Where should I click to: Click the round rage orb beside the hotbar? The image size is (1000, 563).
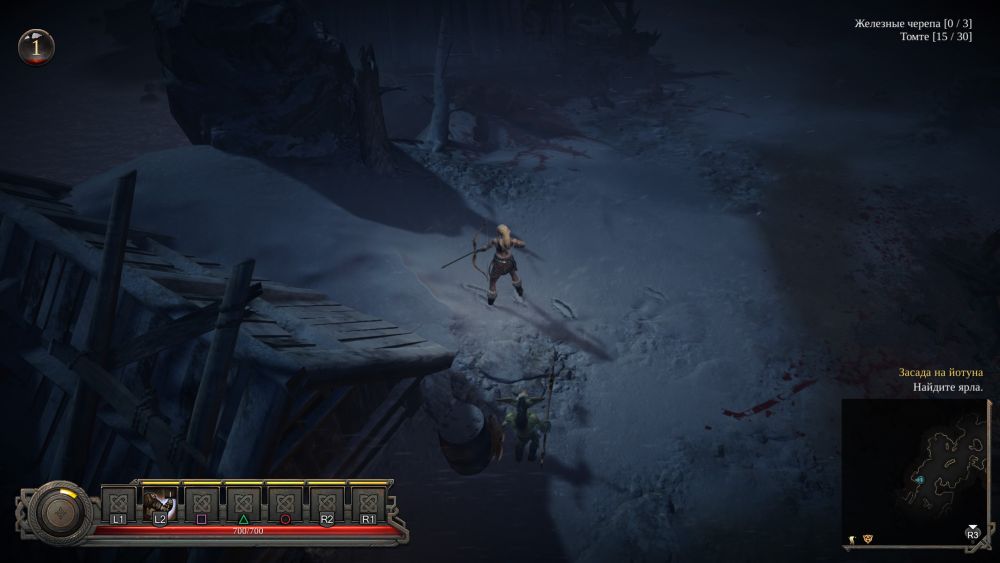coord(63,512)
